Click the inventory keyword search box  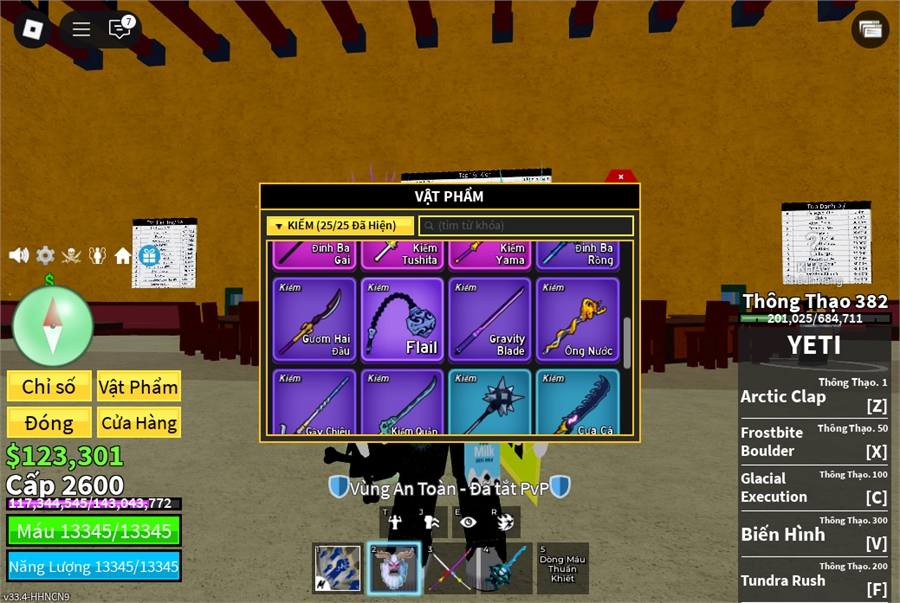(526, 226)
